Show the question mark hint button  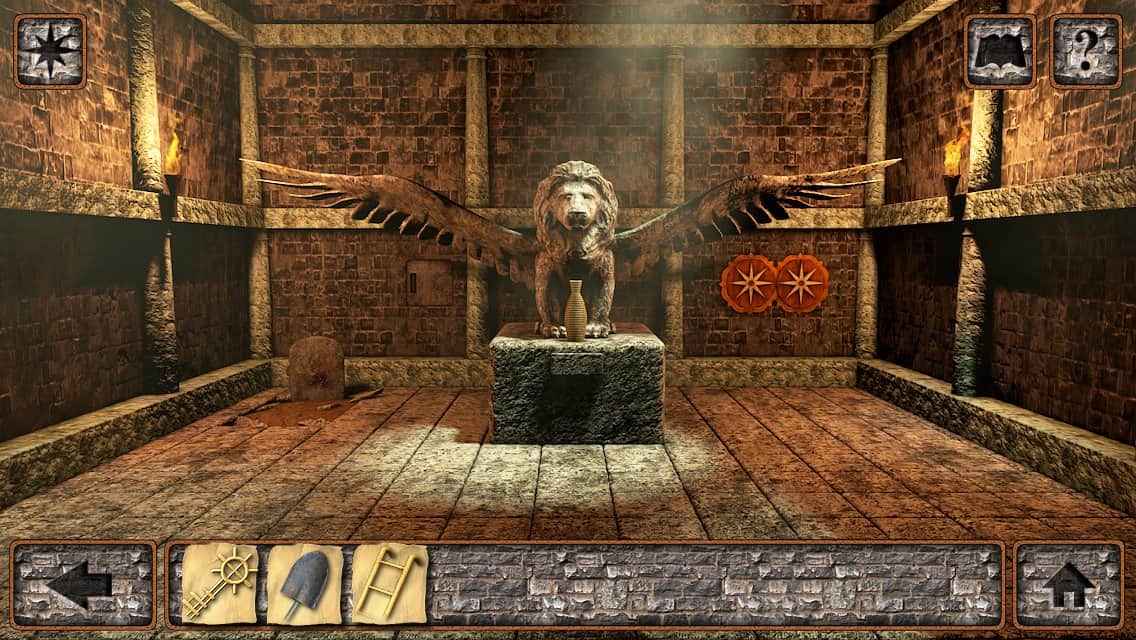1086,51
